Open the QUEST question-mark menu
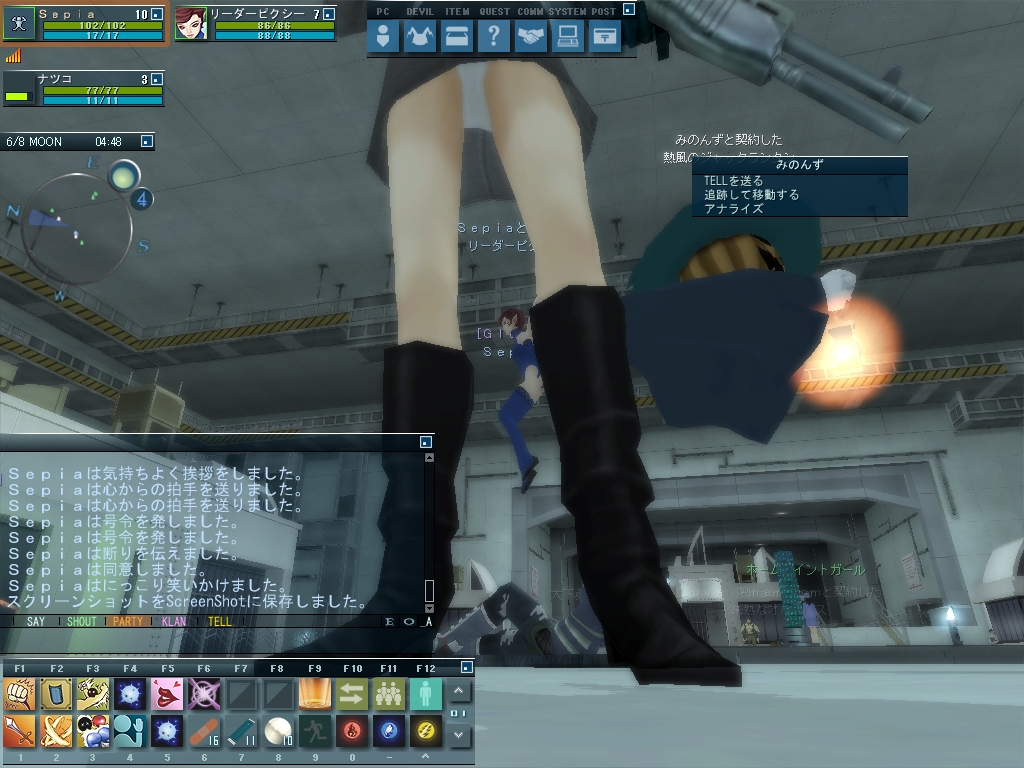Viewport: 1024px width, 768px height. [493, 37]
